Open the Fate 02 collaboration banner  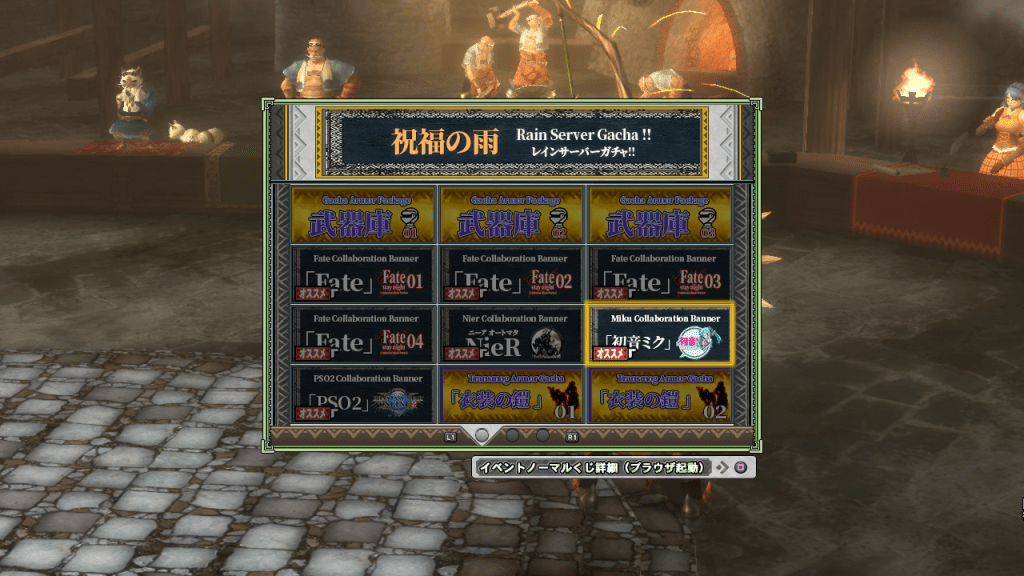point(511,274)
